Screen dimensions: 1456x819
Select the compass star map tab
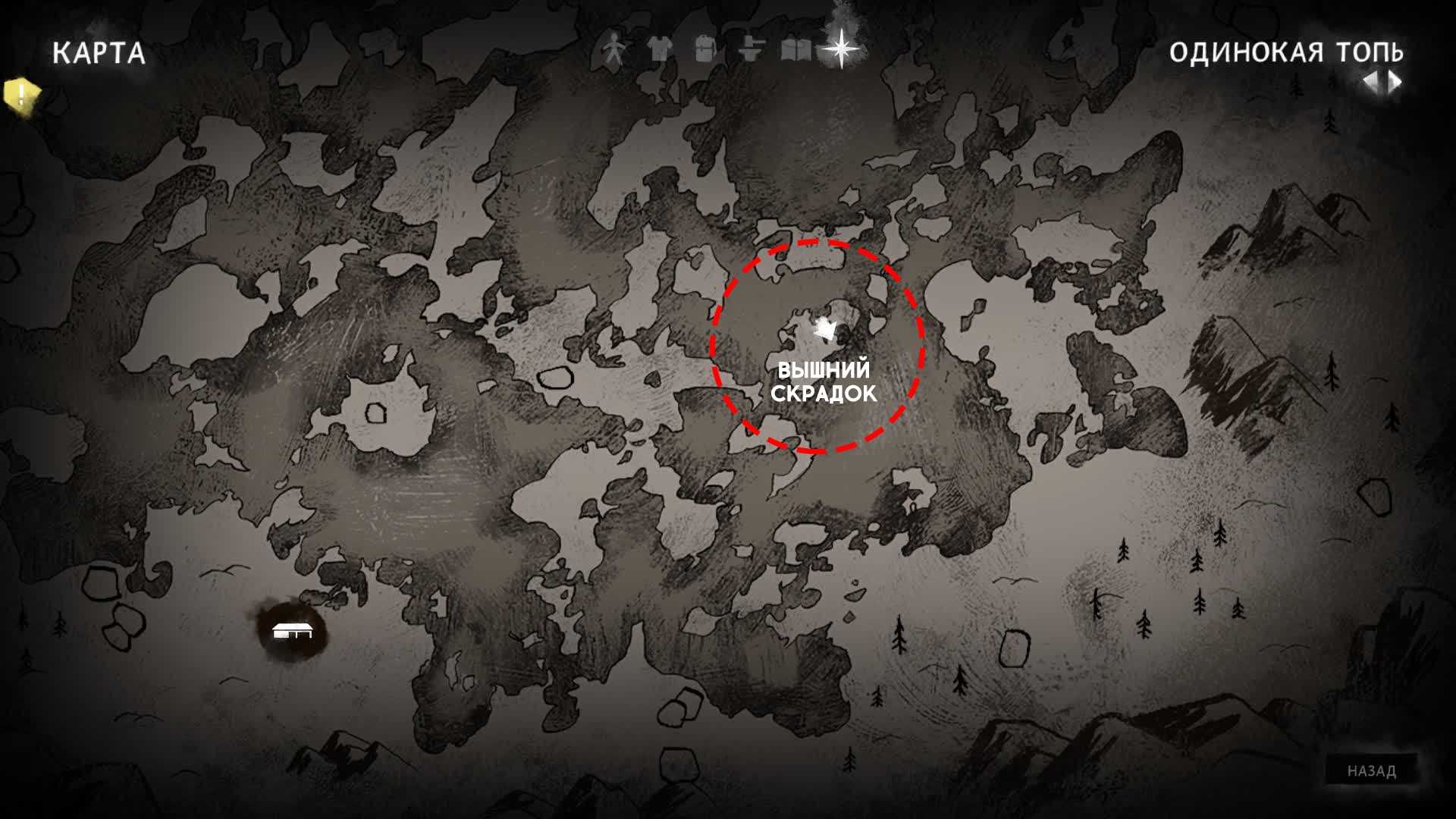click(x=842, y=49)
